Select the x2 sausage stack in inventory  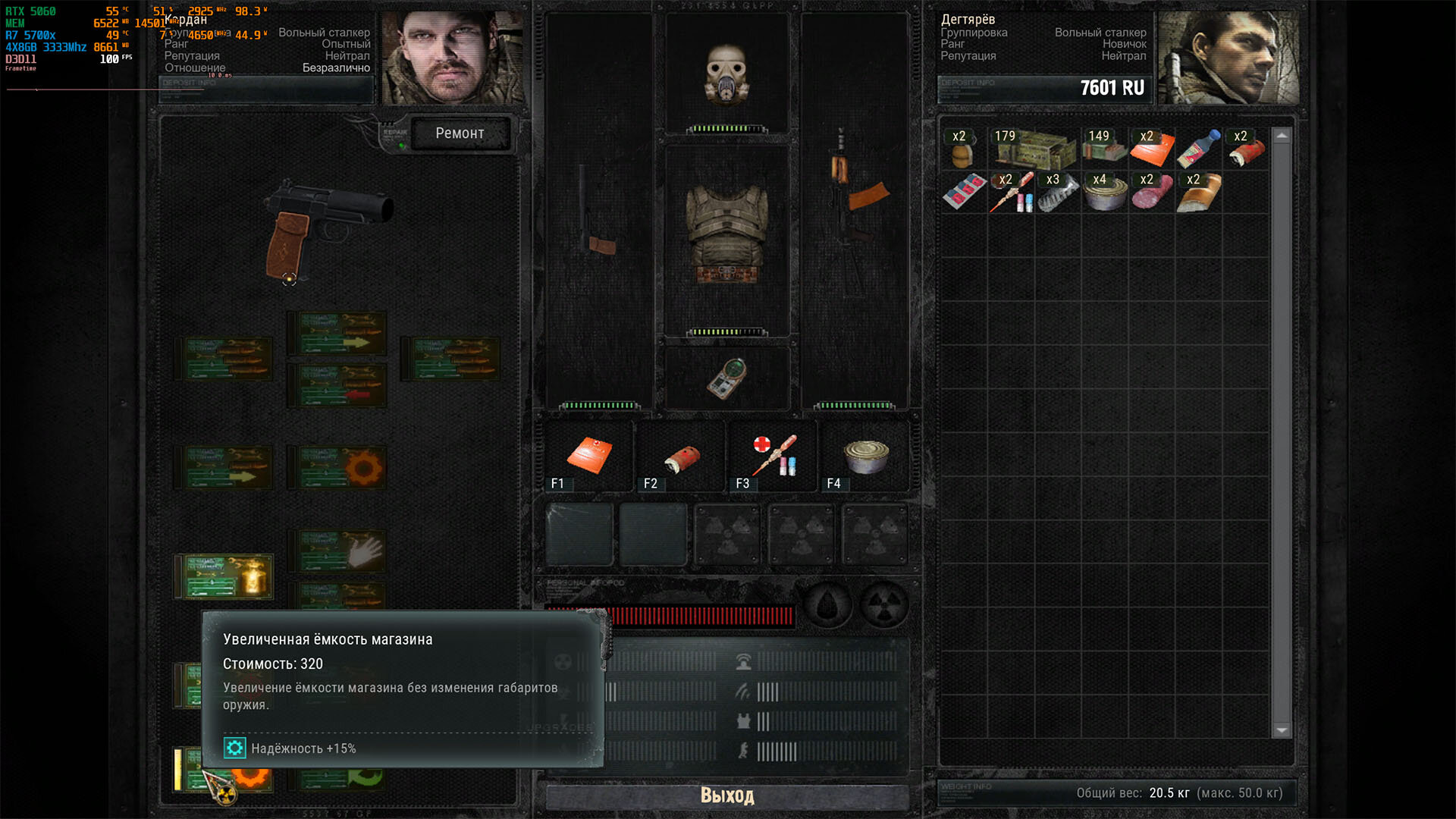pyautogui.click(x=1151, y=193)
